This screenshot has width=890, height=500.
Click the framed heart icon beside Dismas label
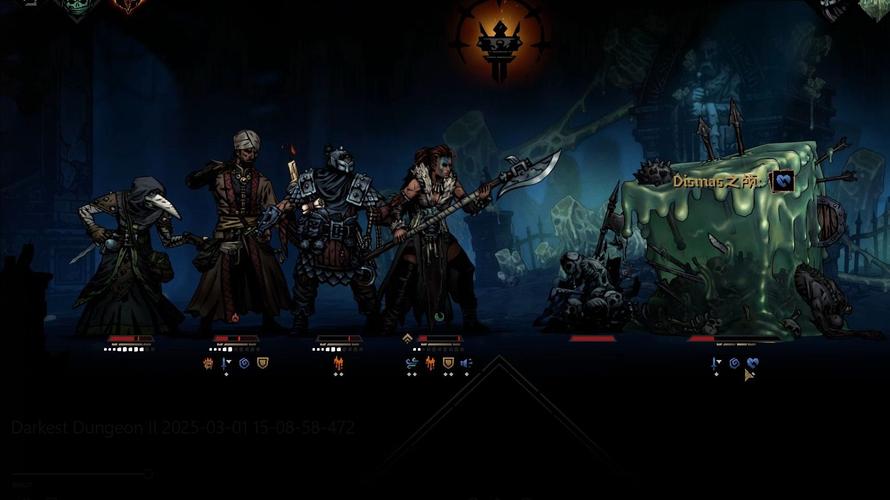[783, 181]
